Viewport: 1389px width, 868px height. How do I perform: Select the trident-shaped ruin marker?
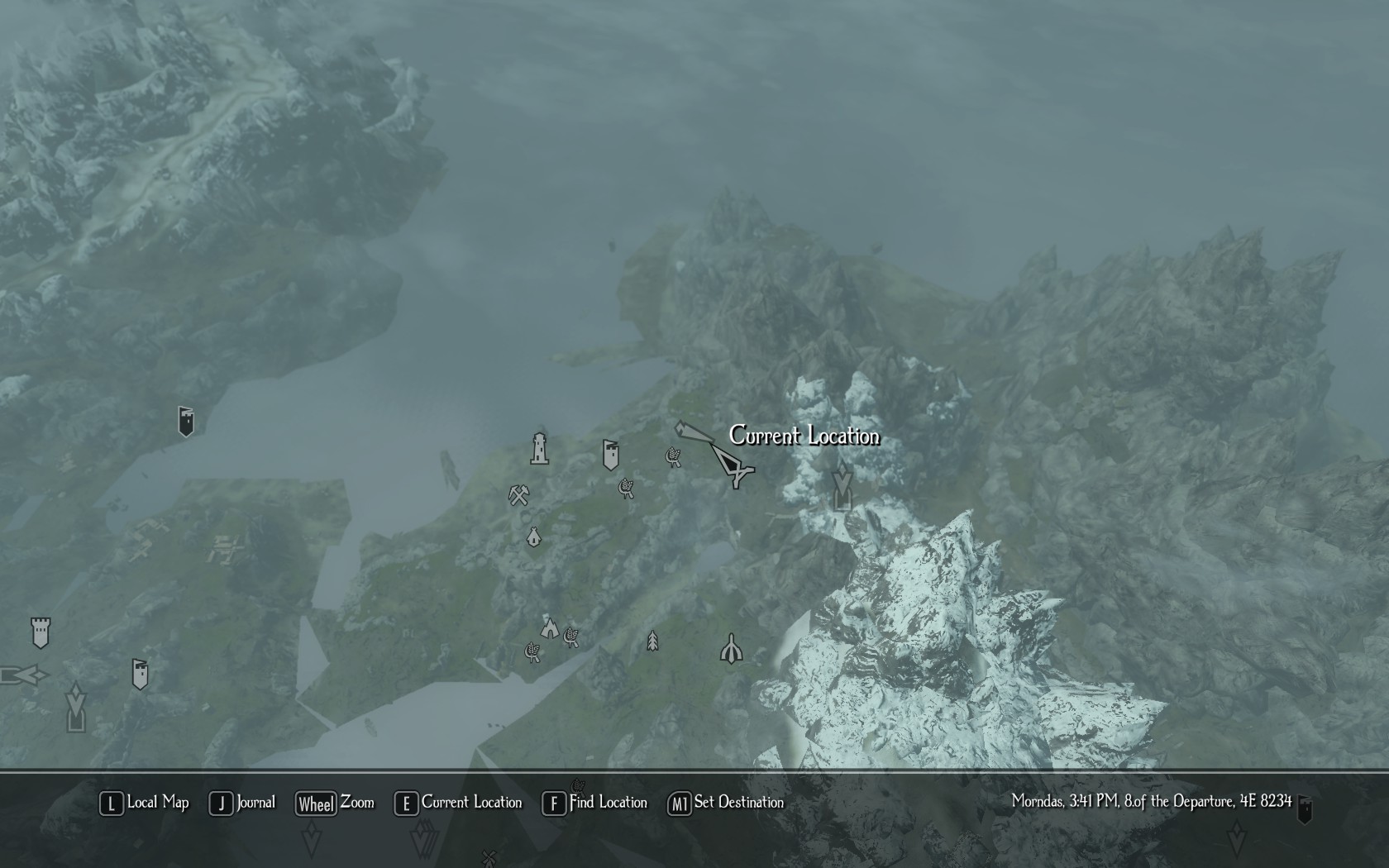coord(731,650)
